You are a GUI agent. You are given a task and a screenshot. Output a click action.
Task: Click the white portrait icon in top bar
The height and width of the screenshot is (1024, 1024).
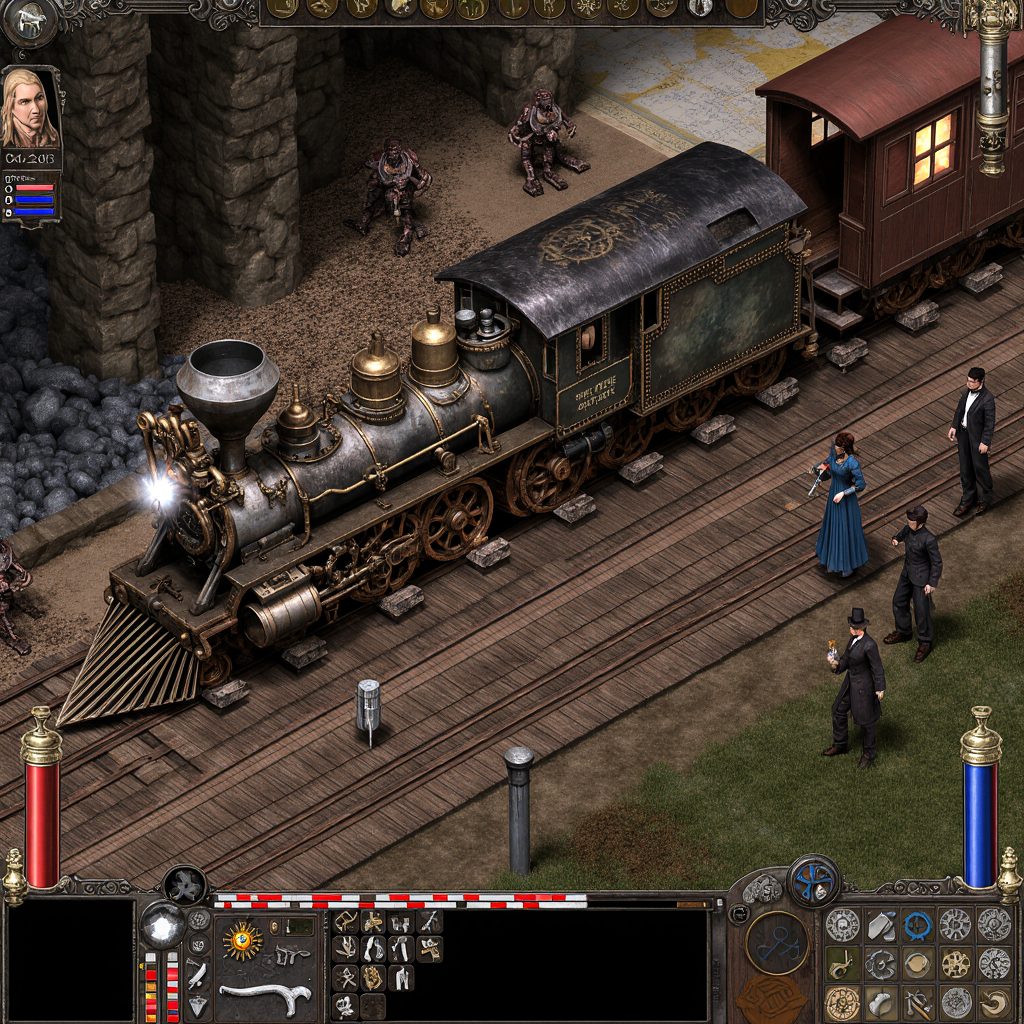point(700,9)
